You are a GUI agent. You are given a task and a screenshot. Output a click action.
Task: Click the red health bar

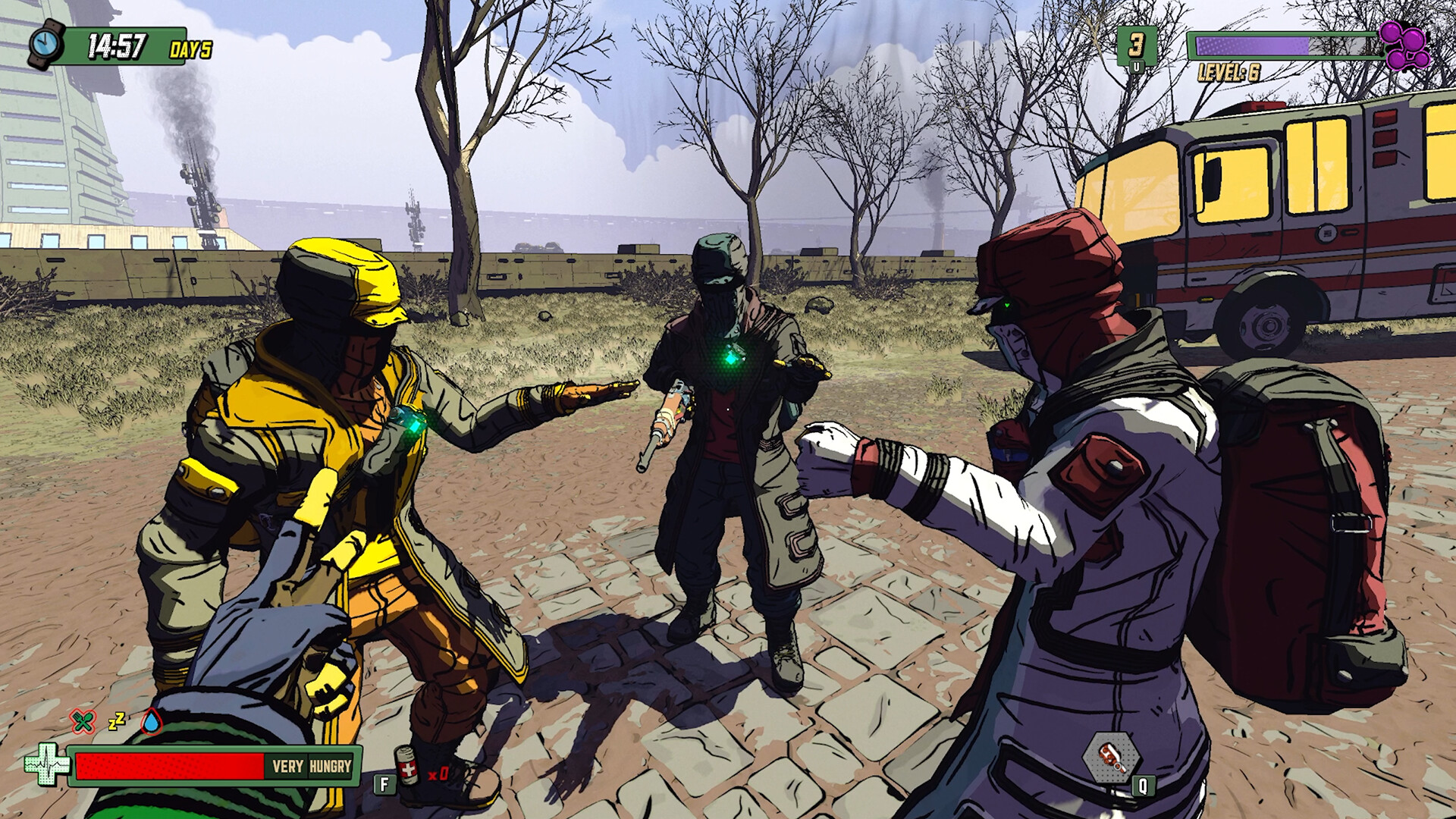[167, 767]
